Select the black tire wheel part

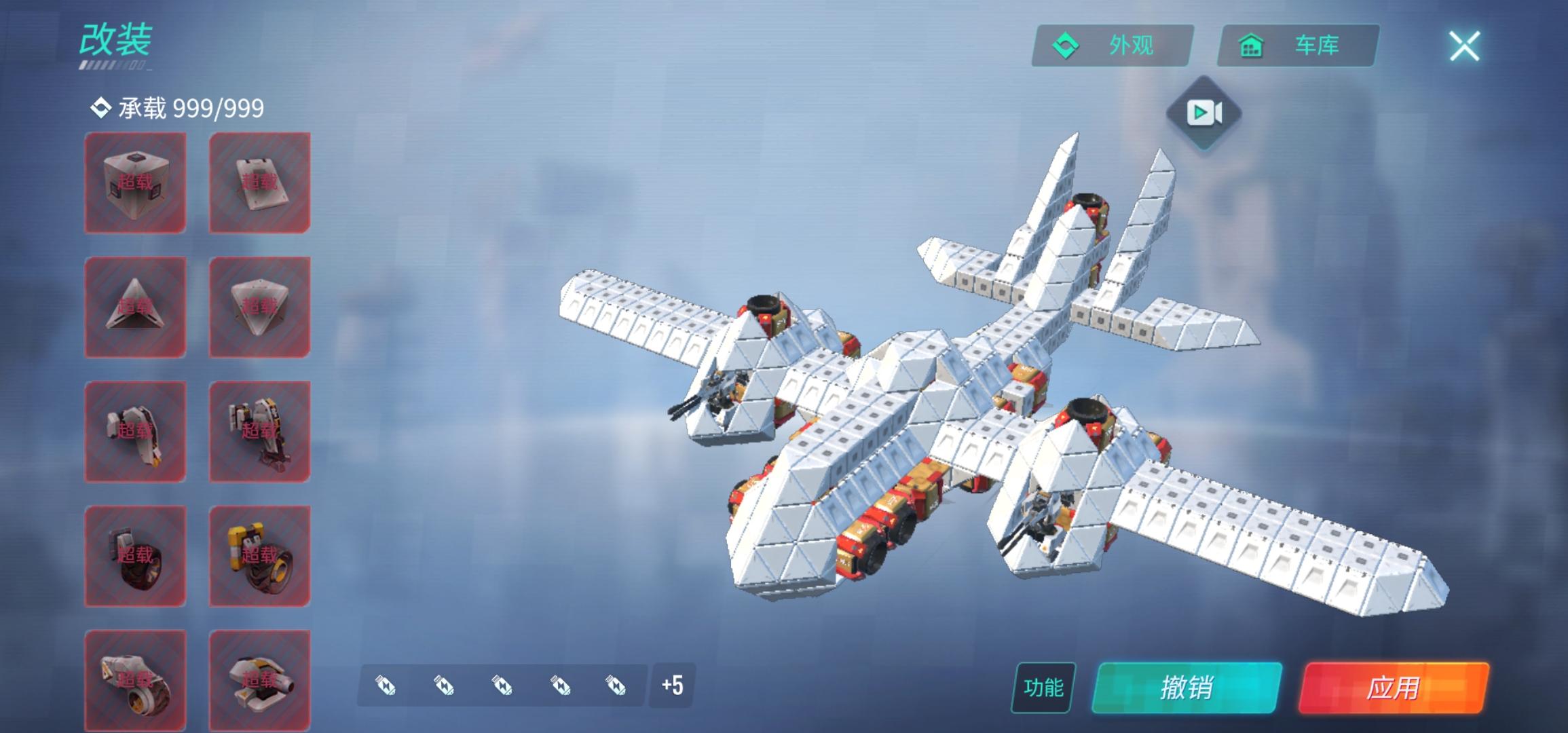pyautogui.click(x=135, y=556)
